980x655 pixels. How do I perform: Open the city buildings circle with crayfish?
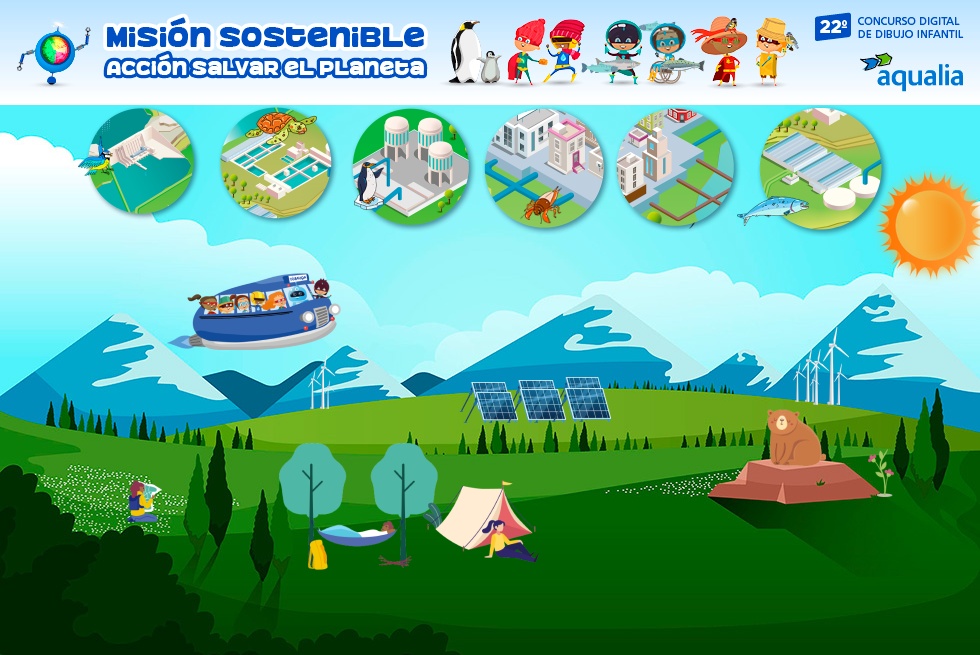pyautogui.click(x=544, y=166)
